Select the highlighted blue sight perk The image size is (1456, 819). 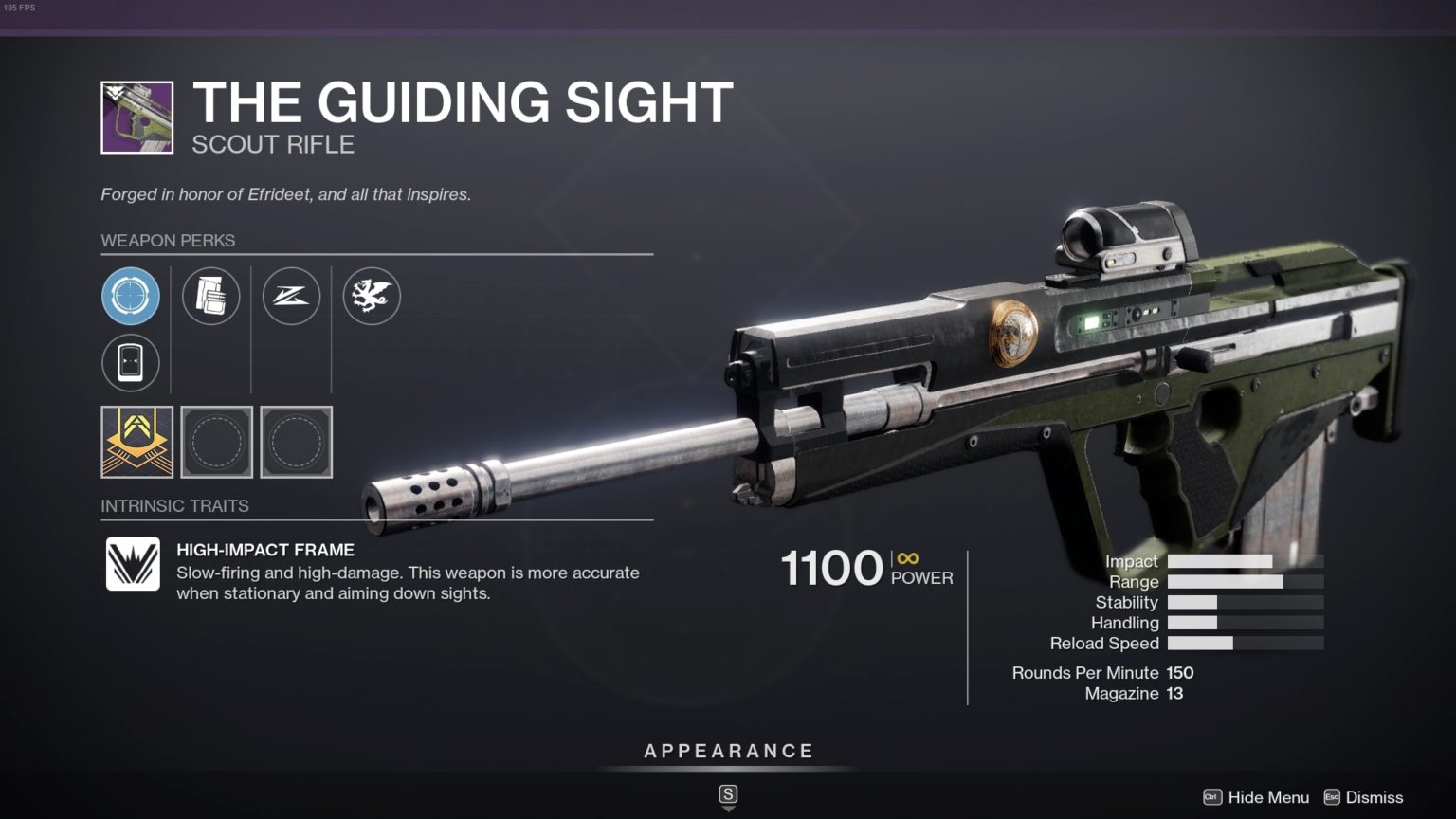tap(132, 296)
